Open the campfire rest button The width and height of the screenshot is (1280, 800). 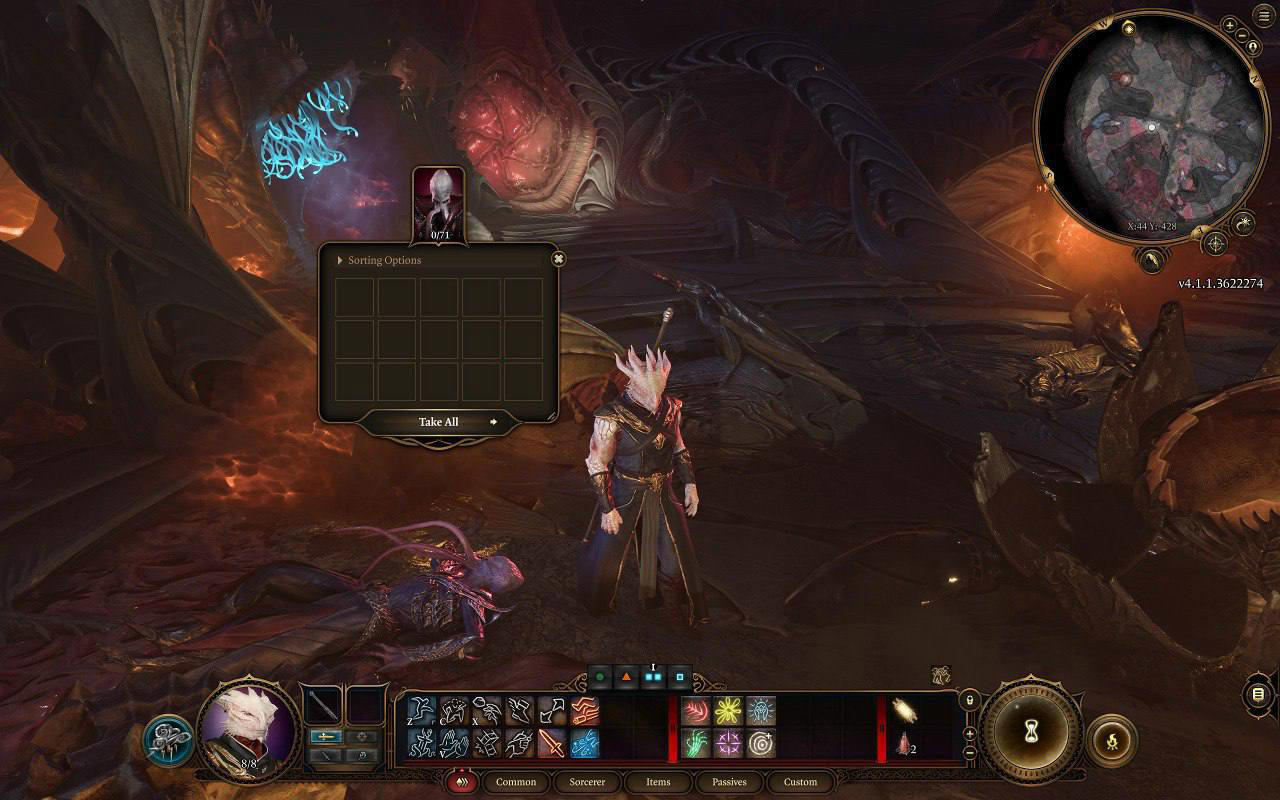pos(1111,740)
